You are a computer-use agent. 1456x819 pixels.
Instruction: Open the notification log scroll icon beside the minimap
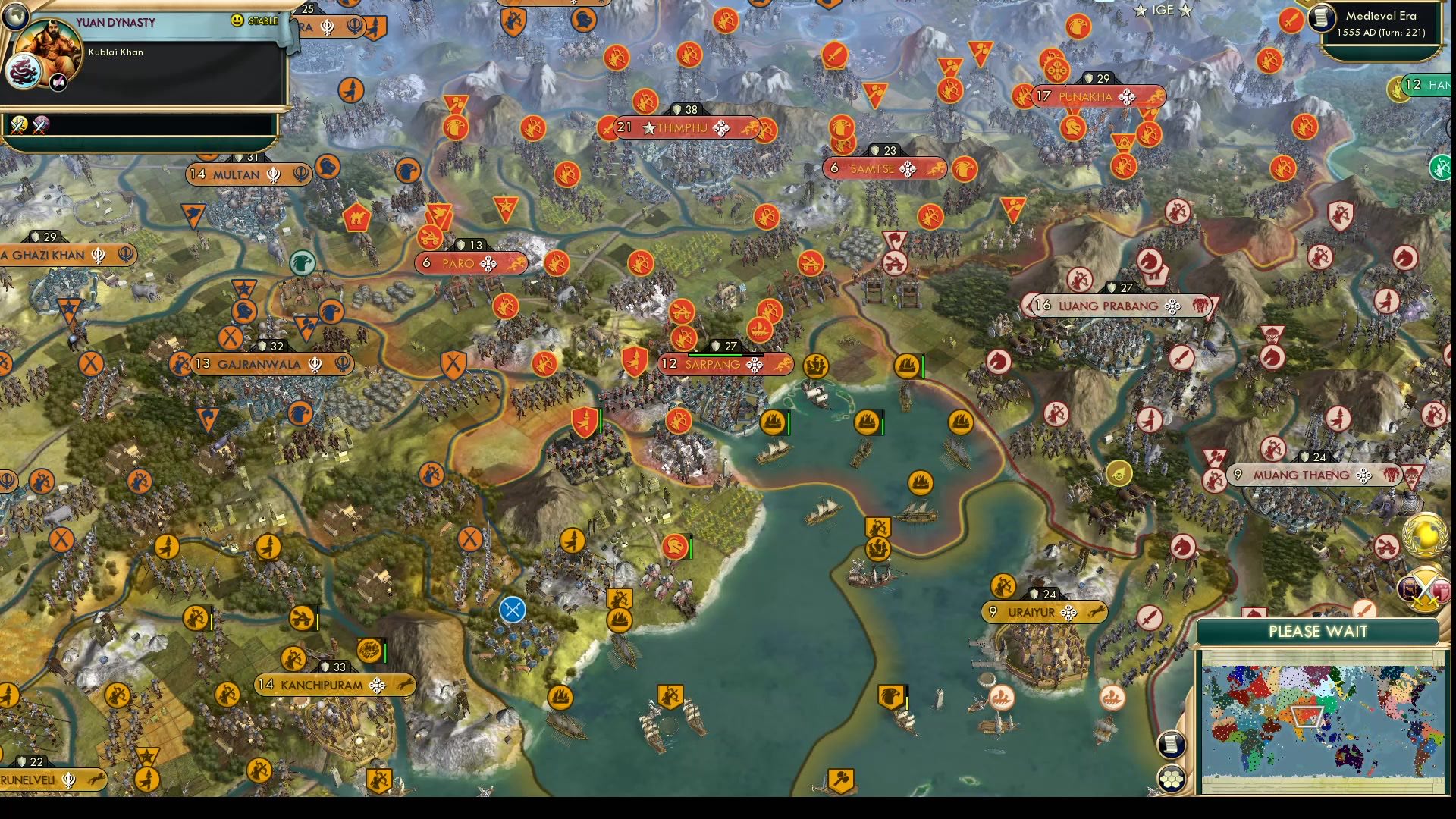coord(1172,745)
